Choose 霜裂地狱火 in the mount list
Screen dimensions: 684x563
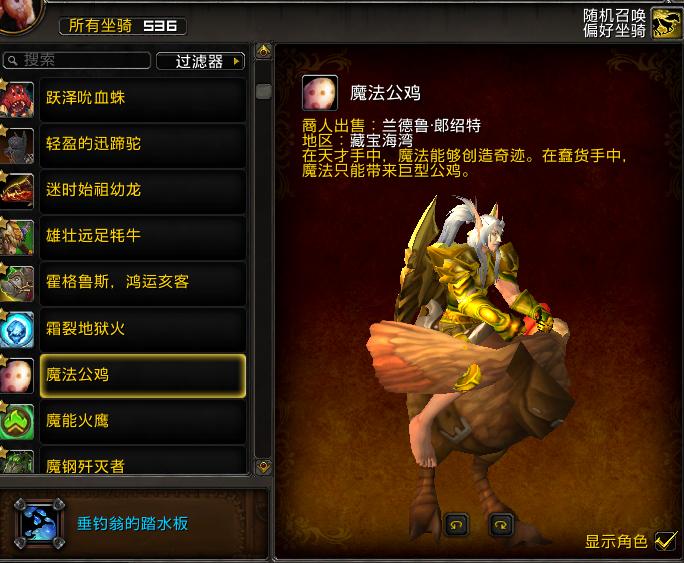click(x=140, y=328)
